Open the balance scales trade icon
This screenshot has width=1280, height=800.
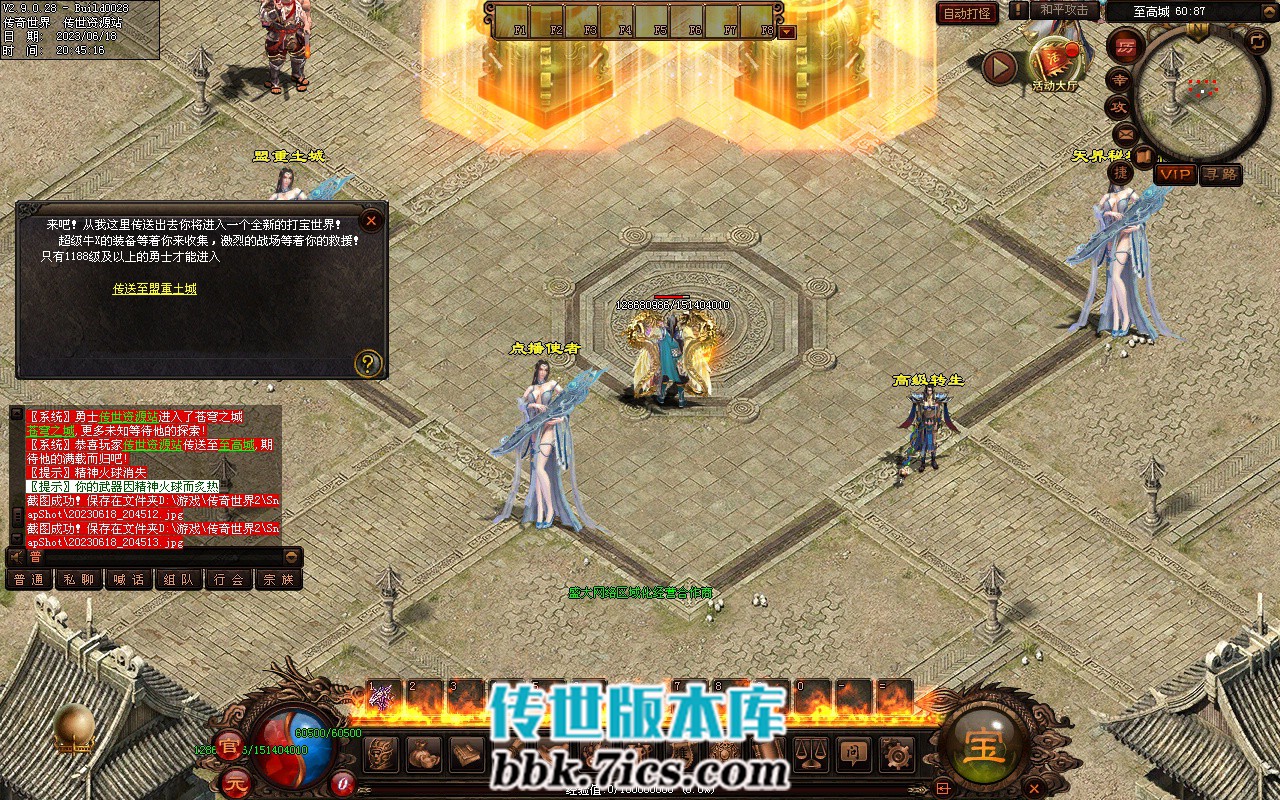coord(811,753)
